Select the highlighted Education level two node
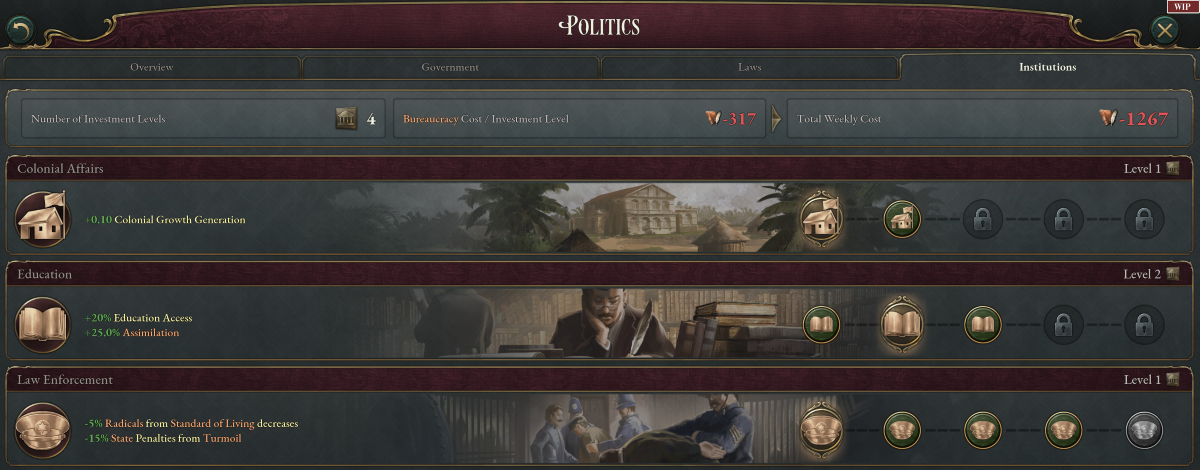The height and width of the screenshot is (470, 1200). (902, 325)
